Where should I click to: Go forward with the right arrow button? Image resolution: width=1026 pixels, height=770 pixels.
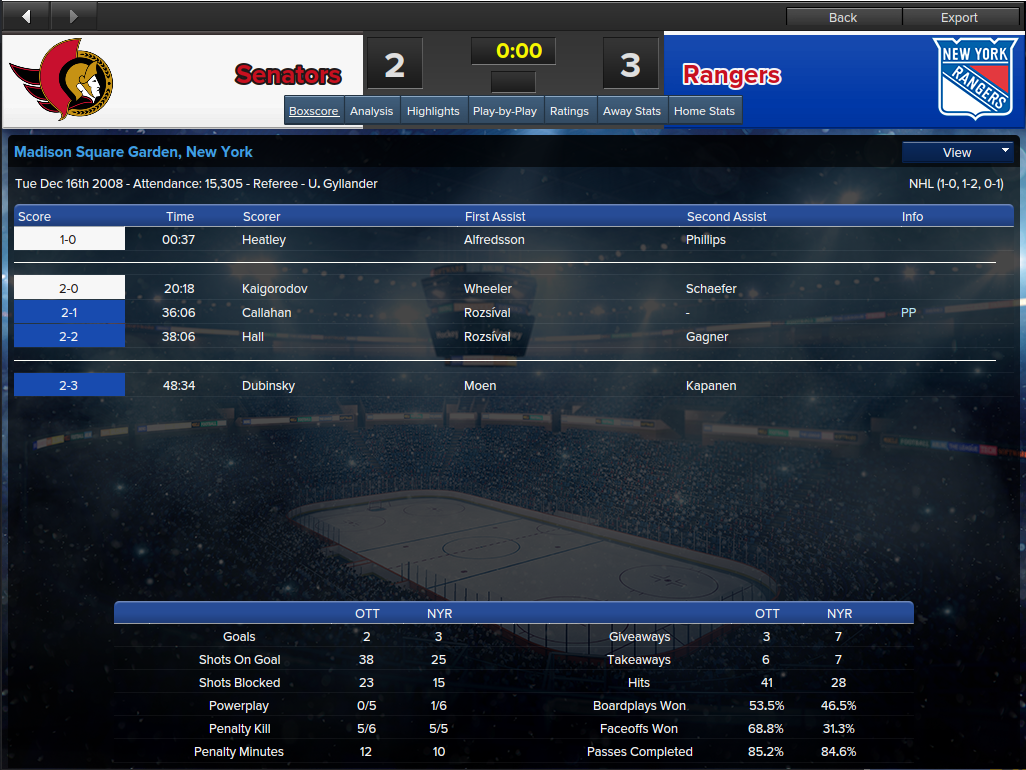(x=73, y=16)
